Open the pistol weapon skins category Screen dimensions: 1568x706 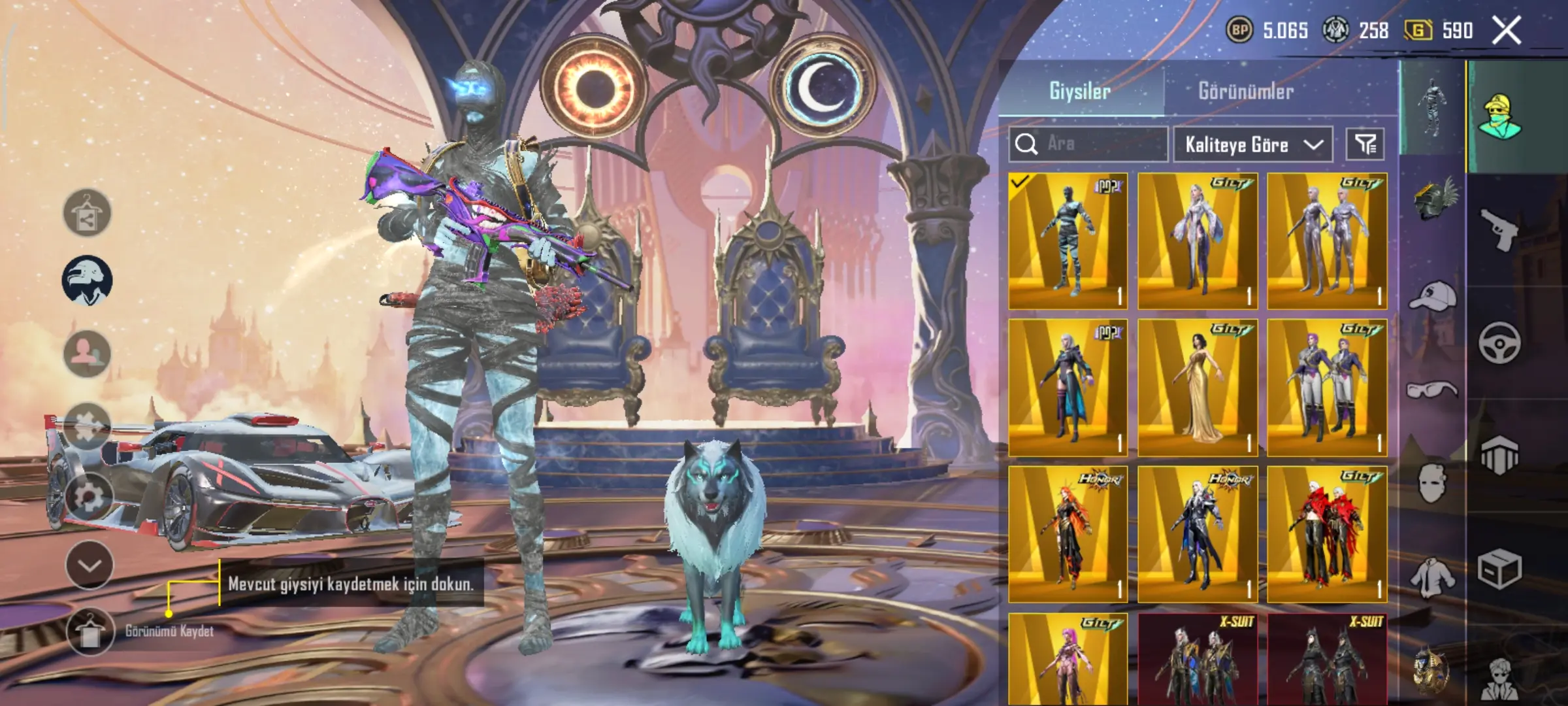point(1499,229)
